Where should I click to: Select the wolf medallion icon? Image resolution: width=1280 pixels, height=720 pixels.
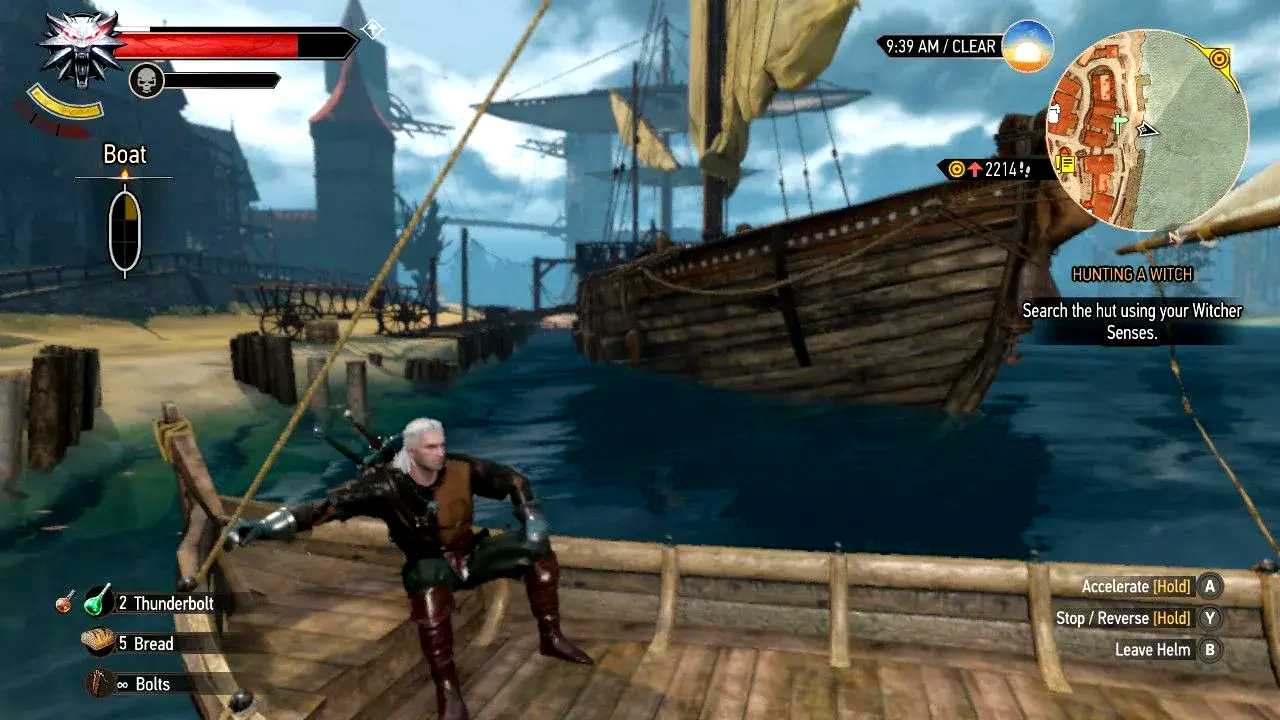click(77, 49)
